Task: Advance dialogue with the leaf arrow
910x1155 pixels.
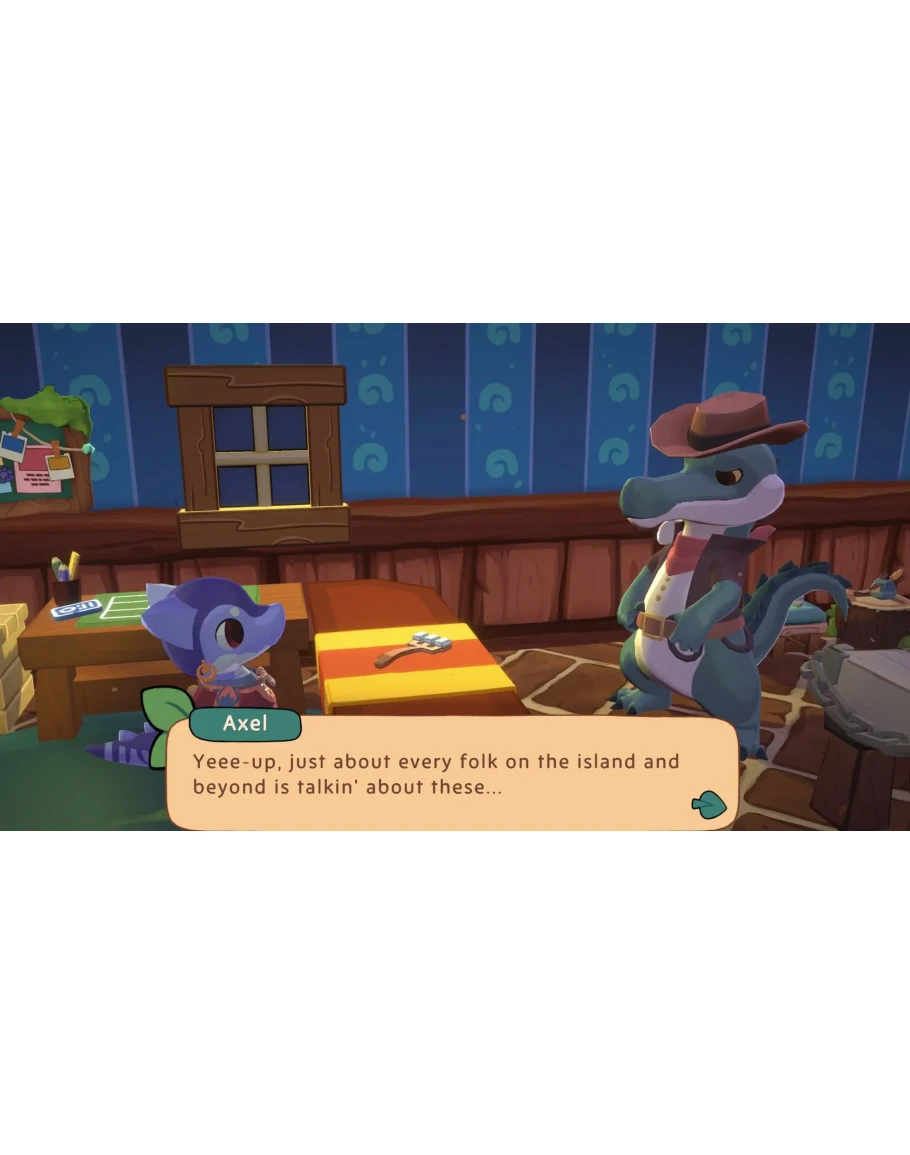Action: (708, 803)
